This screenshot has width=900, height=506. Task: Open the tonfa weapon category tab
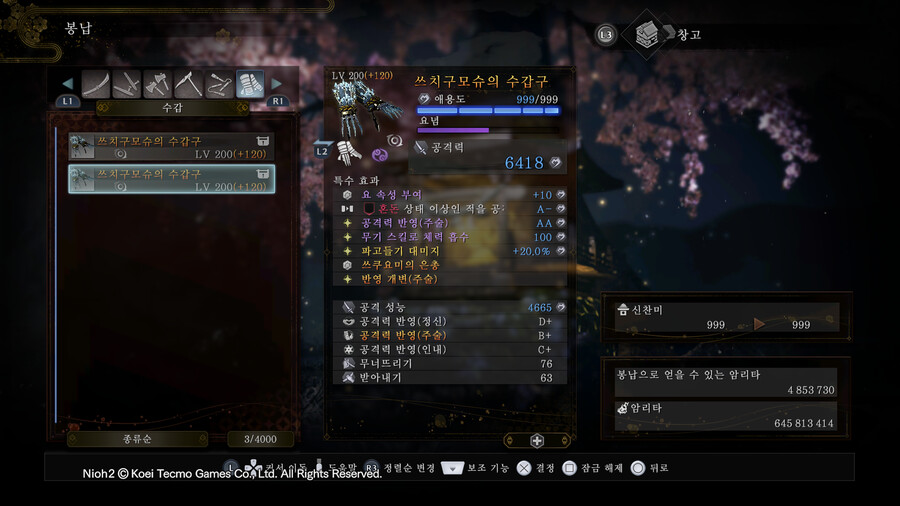click(127, 84)
